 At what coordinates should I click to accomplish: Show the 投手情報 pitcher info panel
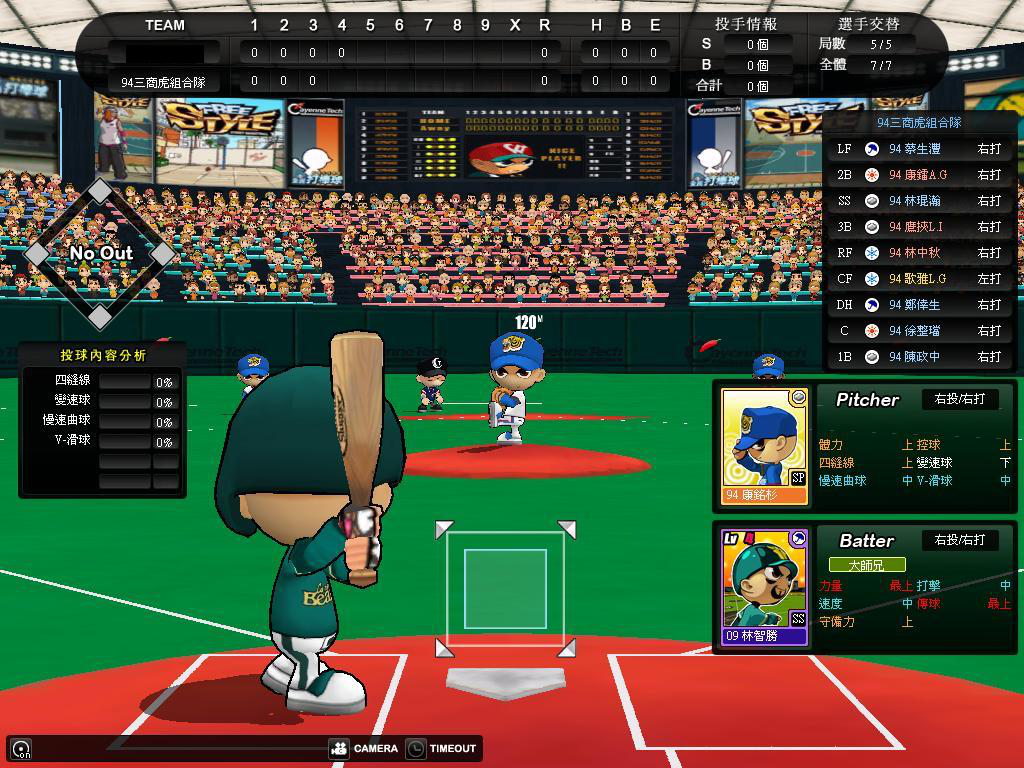click(x=746, y=23)
